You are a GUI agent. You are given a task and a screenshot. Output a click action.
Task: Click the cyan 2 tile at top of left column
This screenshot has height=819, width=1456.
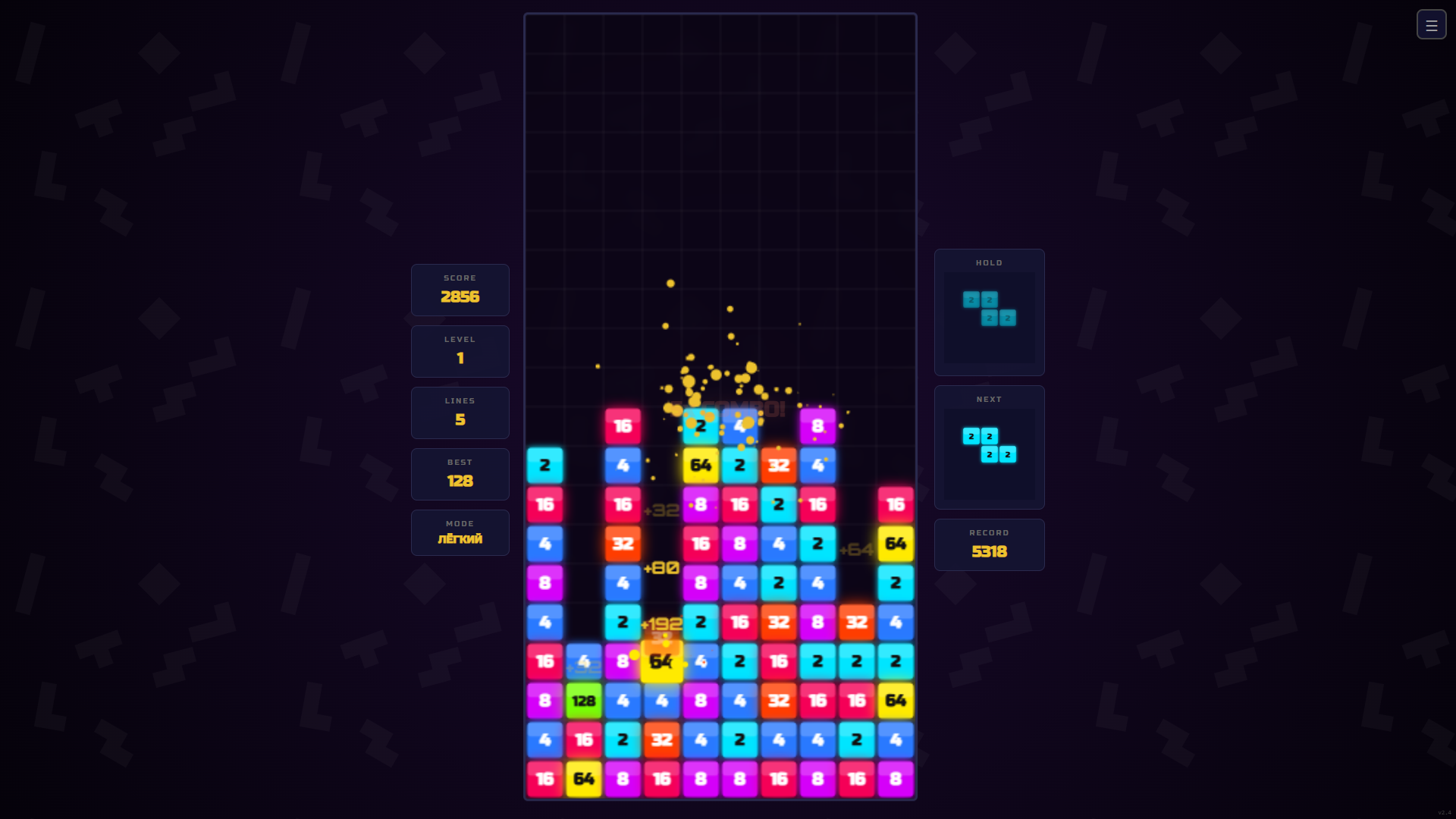(544, 466)
